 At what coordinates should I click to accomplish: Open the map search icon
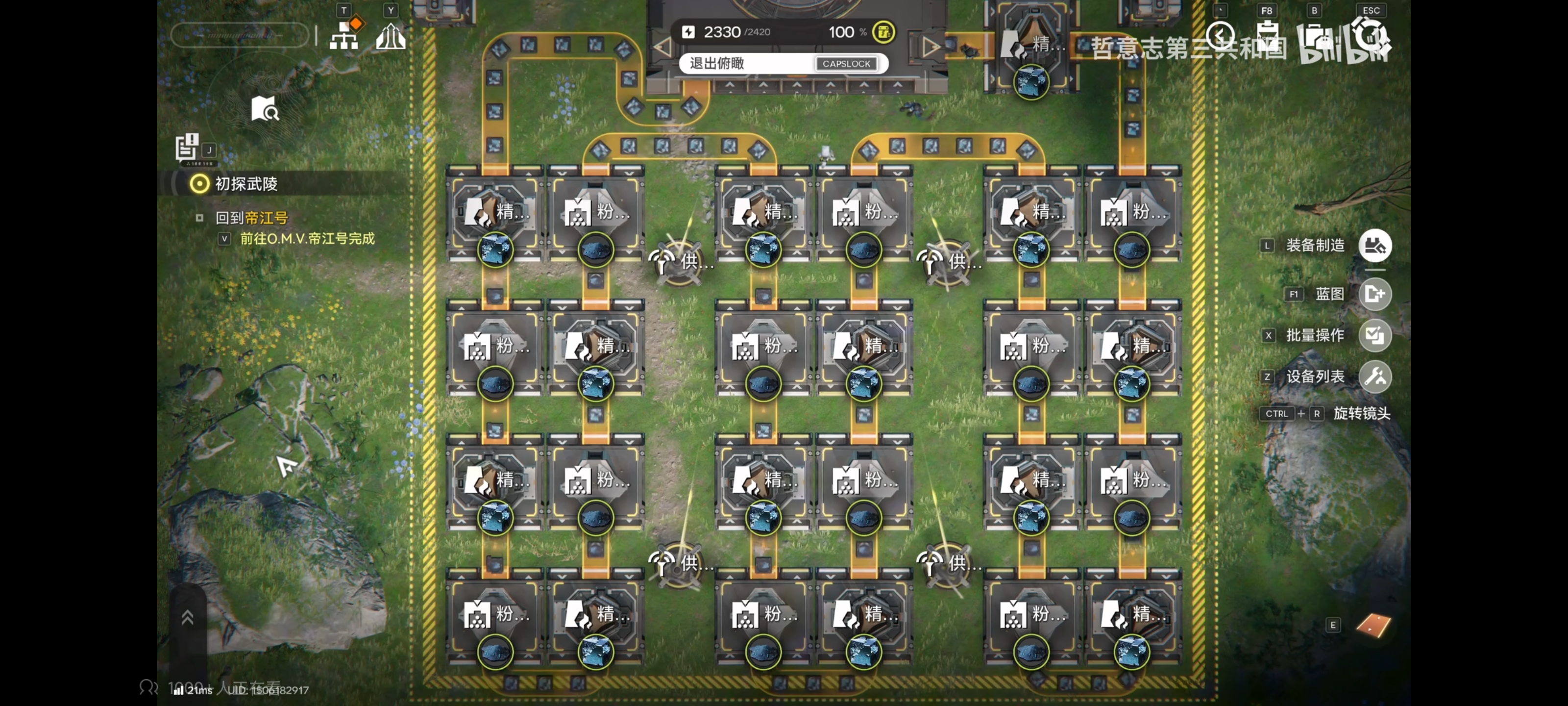pyautogui.click(x=266, y=109)
